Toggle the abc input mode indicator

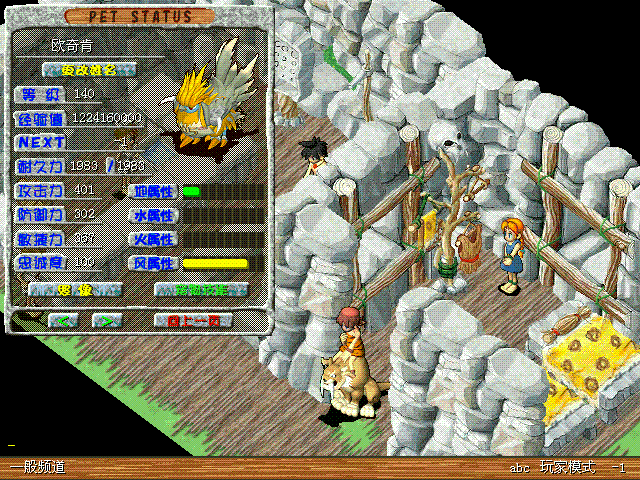point(520,468)
